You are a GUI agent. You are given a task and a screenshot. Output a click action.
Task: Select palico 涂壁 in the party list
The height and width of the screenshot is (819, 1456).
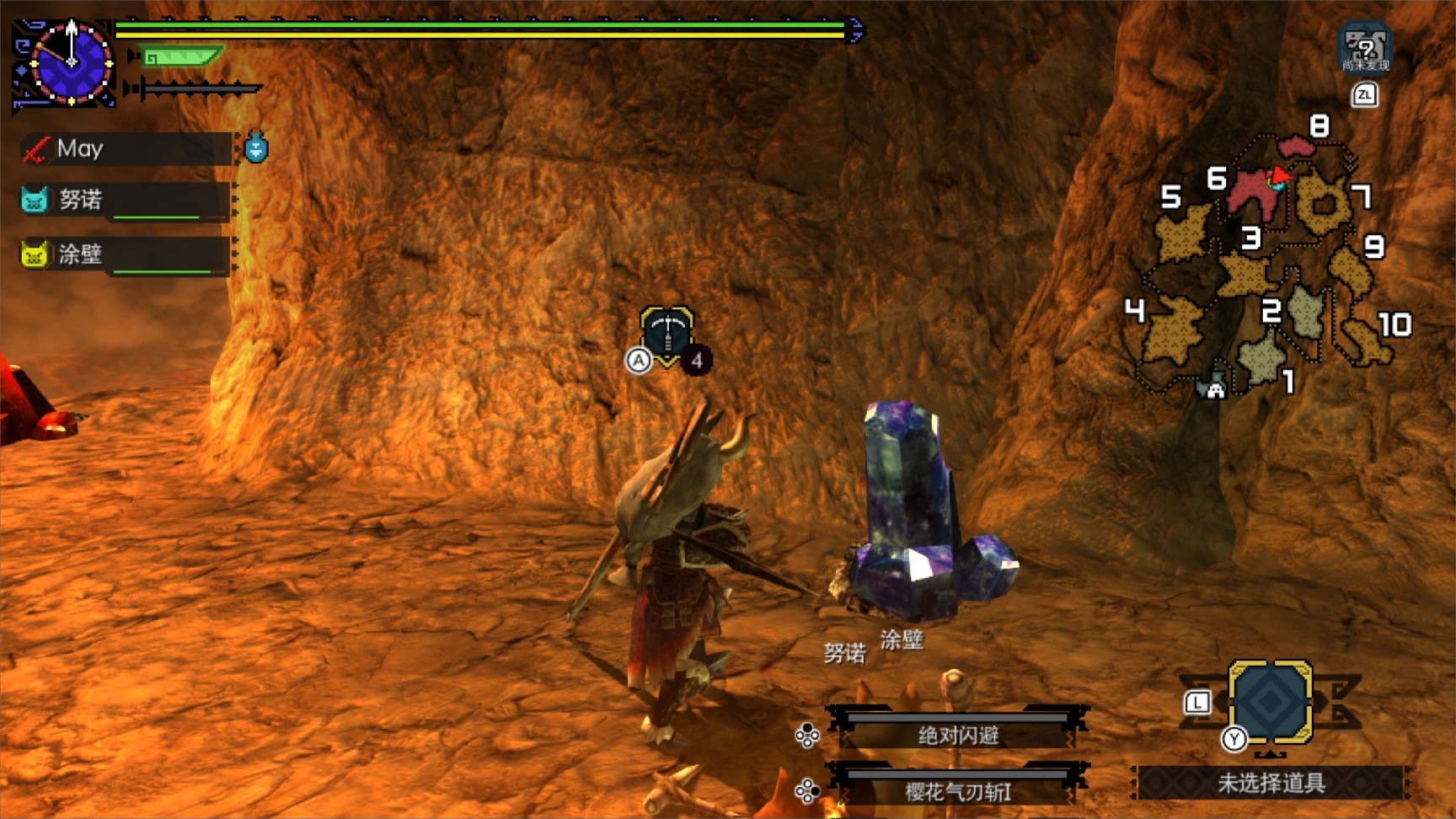tap(126, 254)
